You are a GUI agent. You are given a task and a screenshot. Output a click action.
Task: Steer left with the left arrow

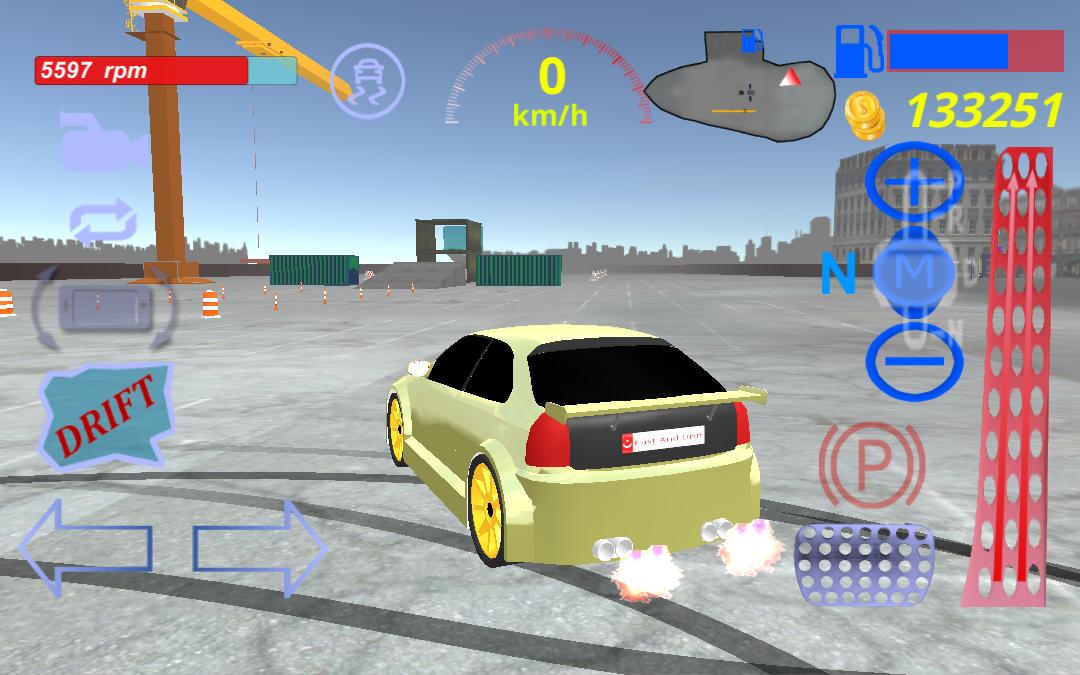tap(85, 548)
